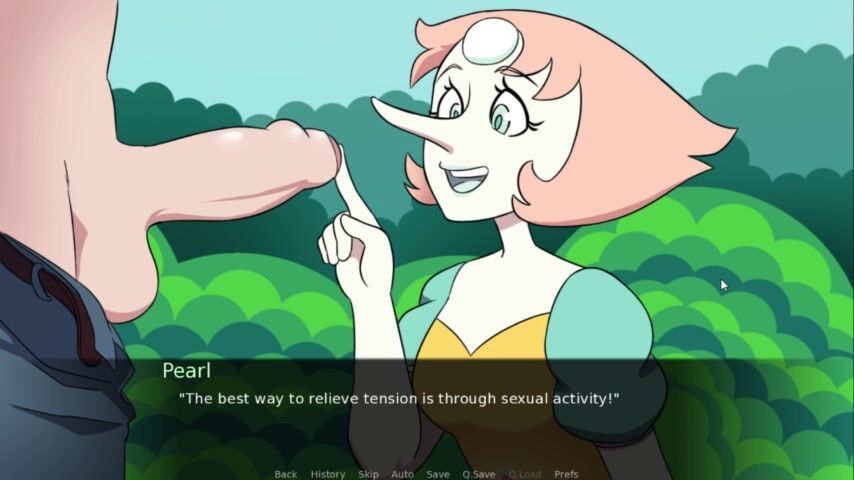Image resolution: width=854 pixels, height=480 pixels.
Task: Toggle Auto-advance mode
Action: point(402,474)
